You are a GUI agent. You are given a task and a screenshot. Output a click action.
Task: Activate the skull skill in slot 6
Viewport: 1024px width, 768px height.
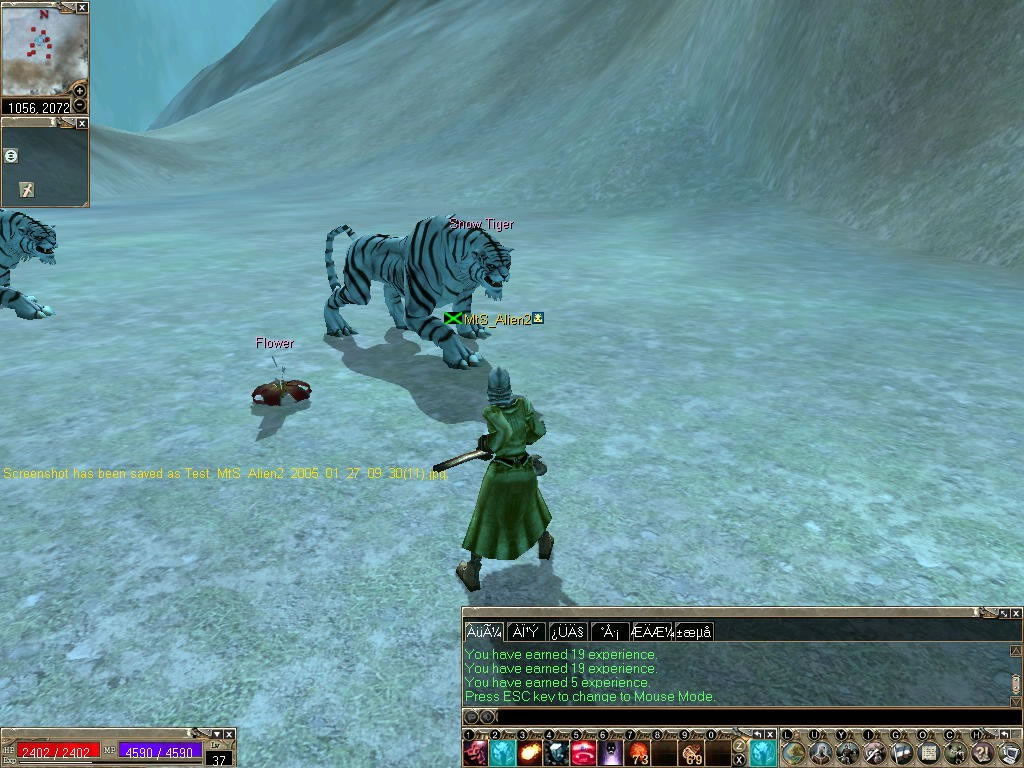click(611, 753)
